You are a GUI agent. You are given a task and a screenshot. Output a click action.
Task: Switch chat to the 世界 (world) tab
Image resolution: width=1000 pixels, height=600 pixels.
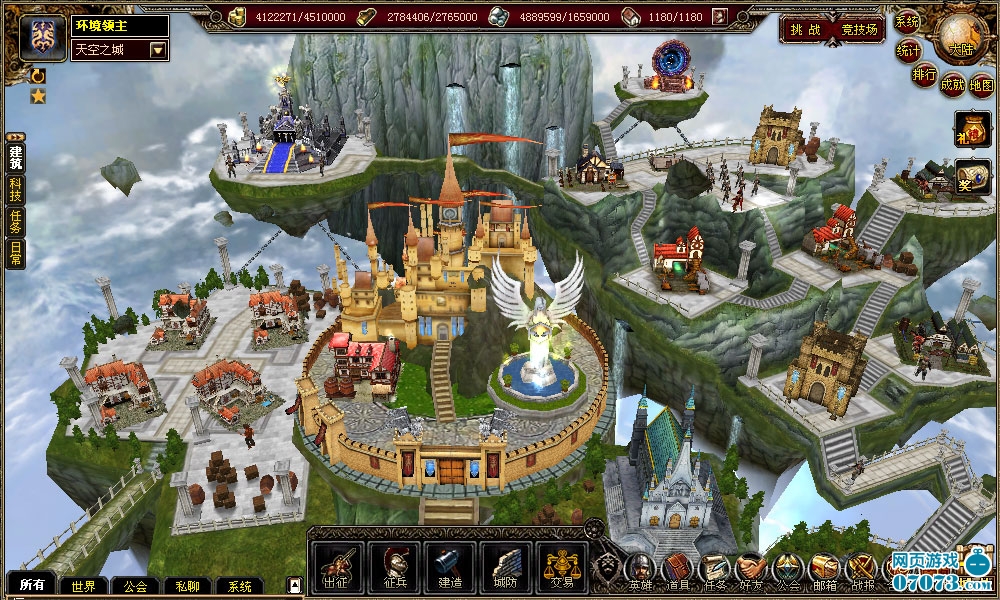(83, 586)
